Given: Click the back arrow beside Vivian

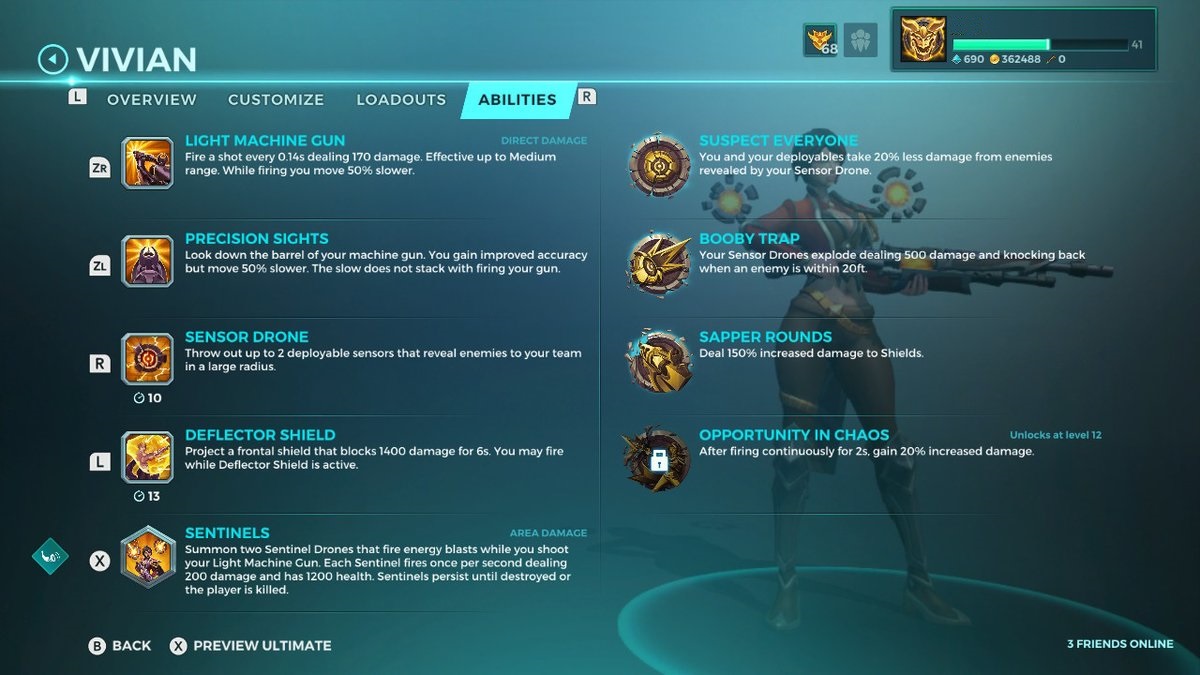Looking at the screenshot, I should click(x=52, y=60).
